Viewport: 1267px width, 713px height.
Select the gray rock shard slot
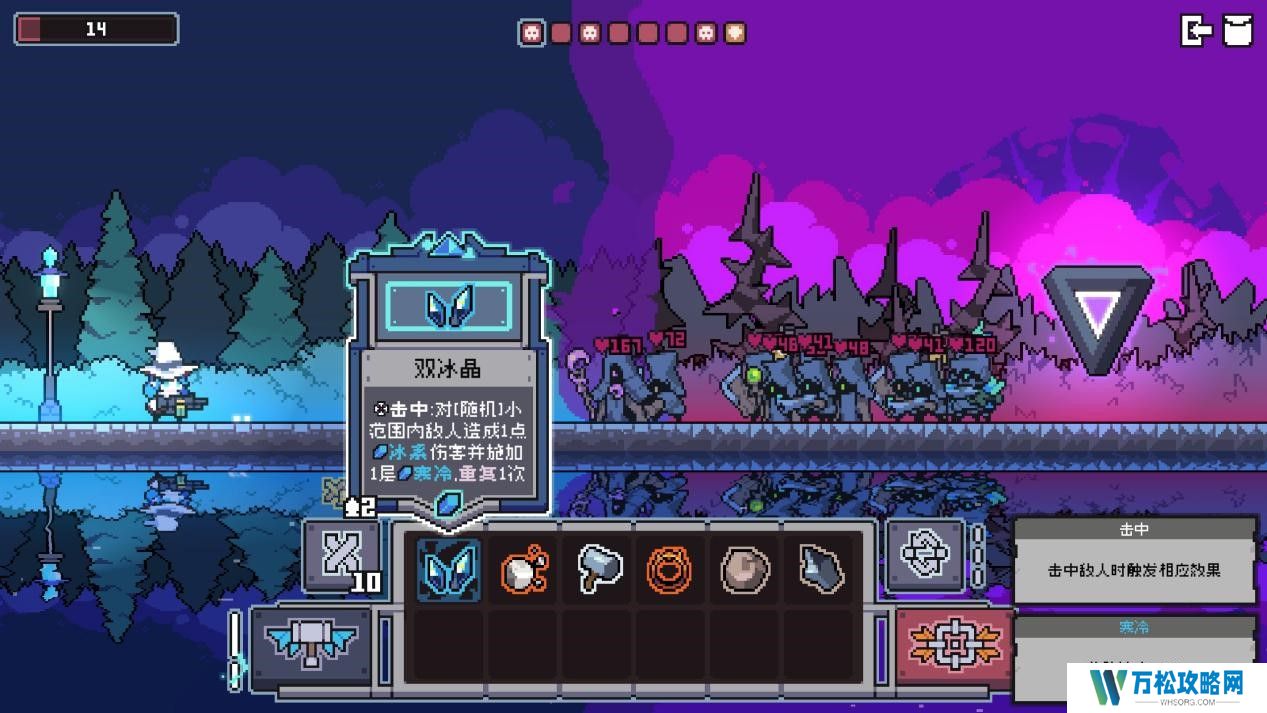tap(819, 569)
